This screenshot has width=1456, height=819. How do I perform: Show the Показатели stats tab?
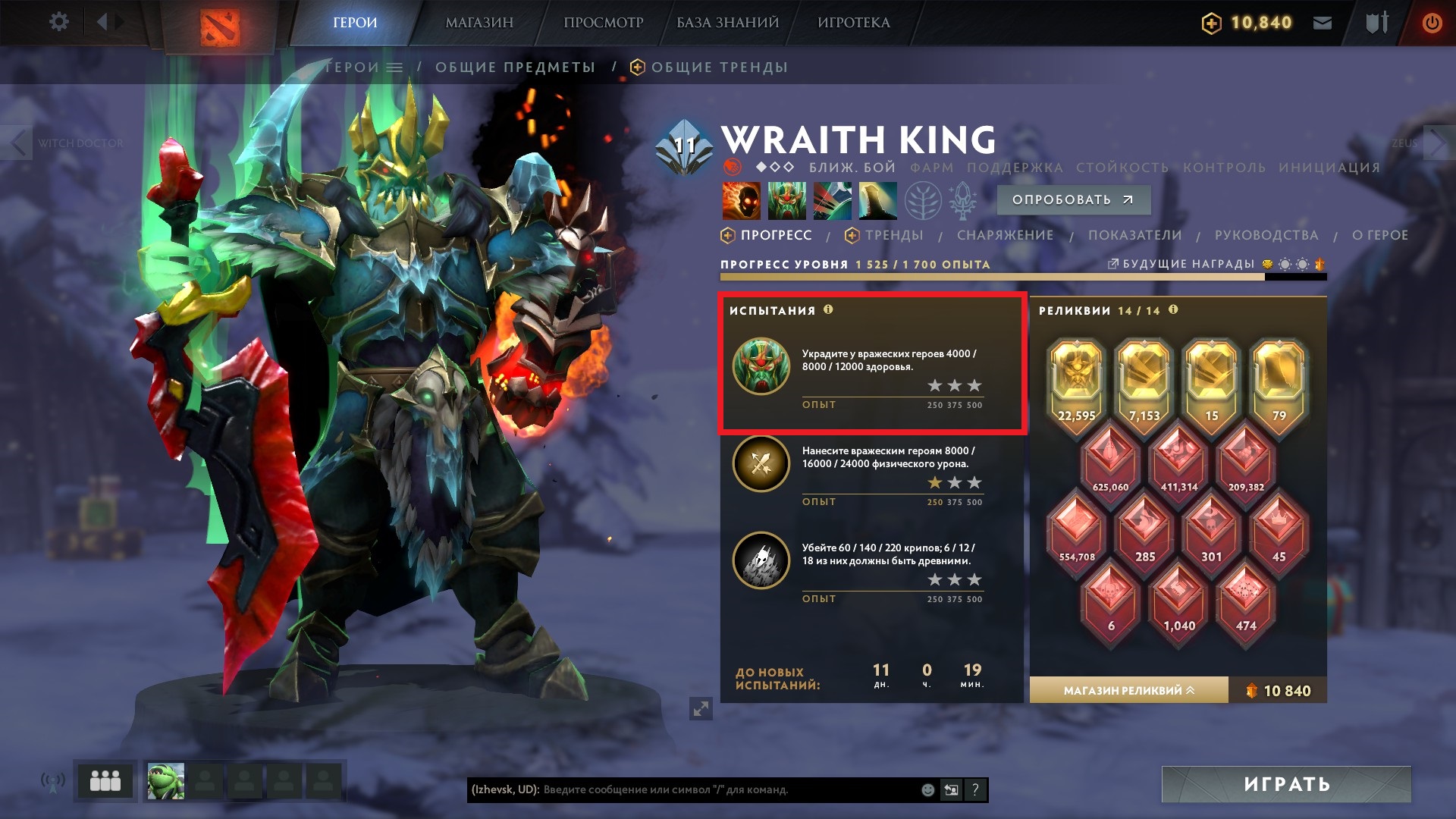(x=1134, y=236)
